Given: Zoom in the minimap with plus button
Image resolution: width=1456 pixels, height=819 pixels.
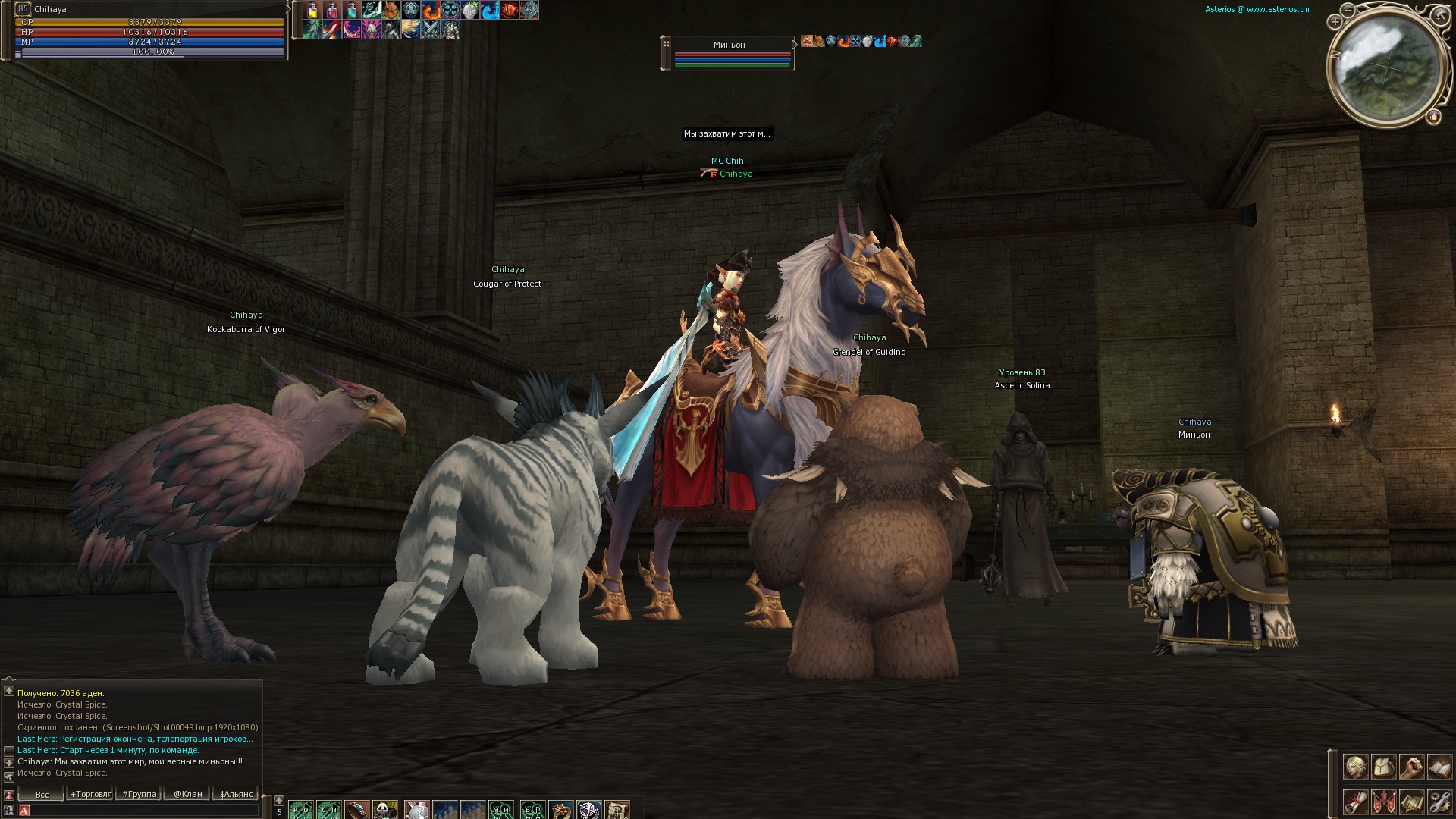Looking at the screenshot, I should [x=1335, y=23].
